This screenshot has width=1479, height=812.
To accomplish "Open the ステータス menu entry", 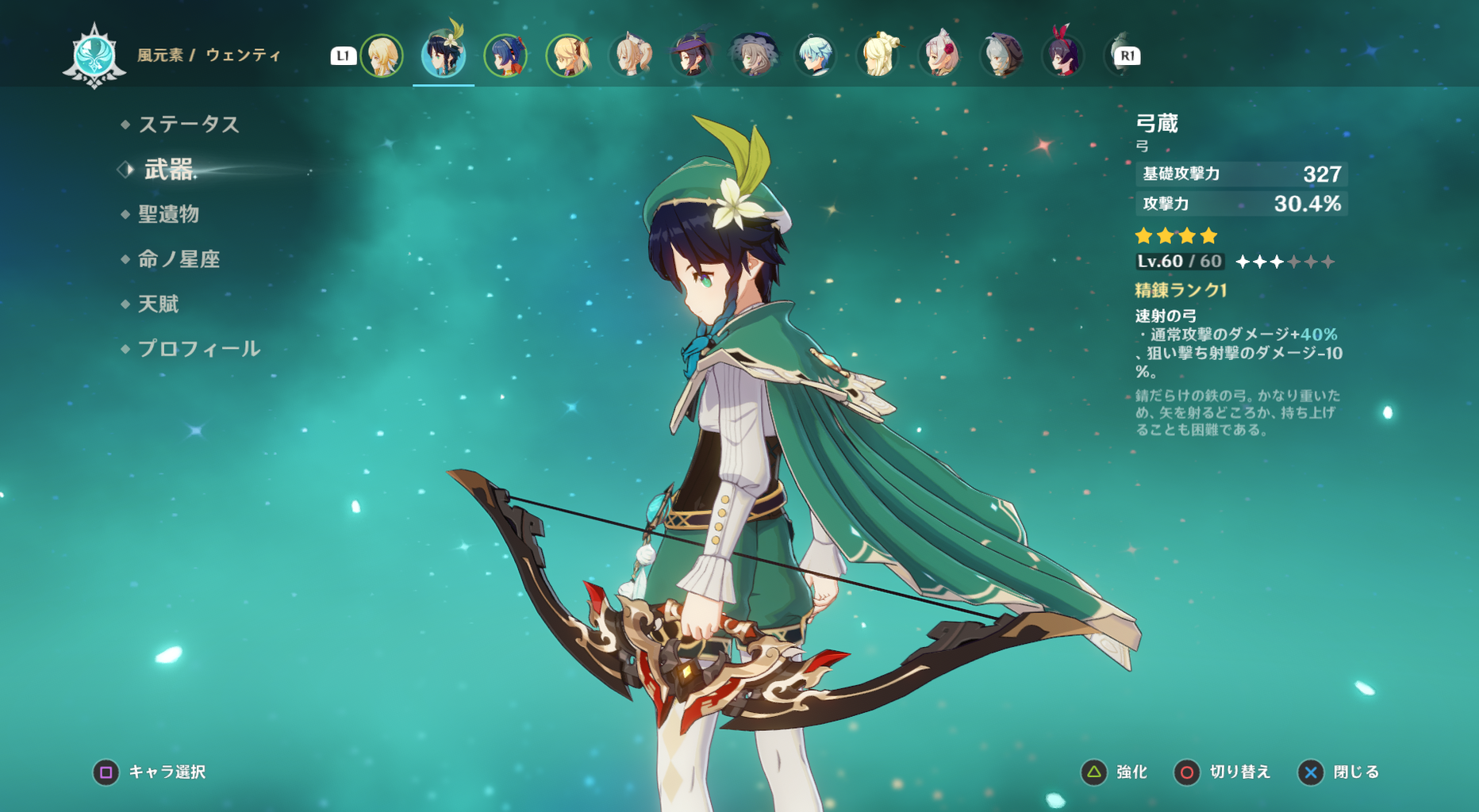I will 188,124.
